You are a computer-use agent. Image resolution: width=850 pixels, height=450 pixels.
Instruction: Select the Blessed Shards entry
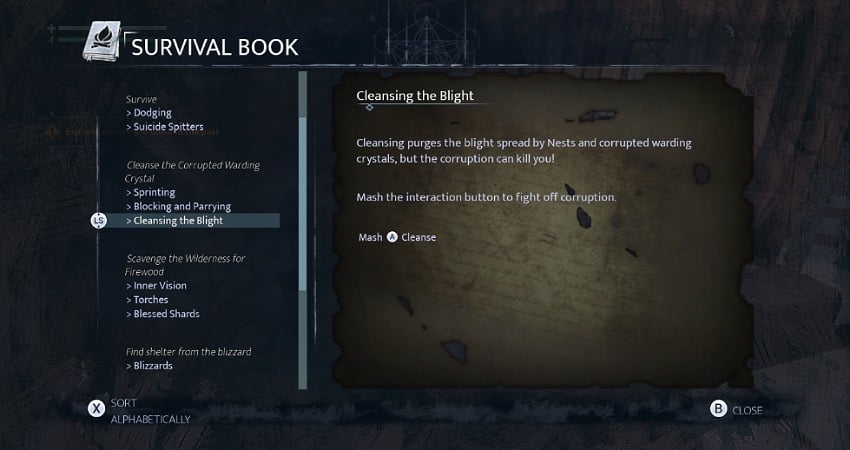click(x=166, y=313)
